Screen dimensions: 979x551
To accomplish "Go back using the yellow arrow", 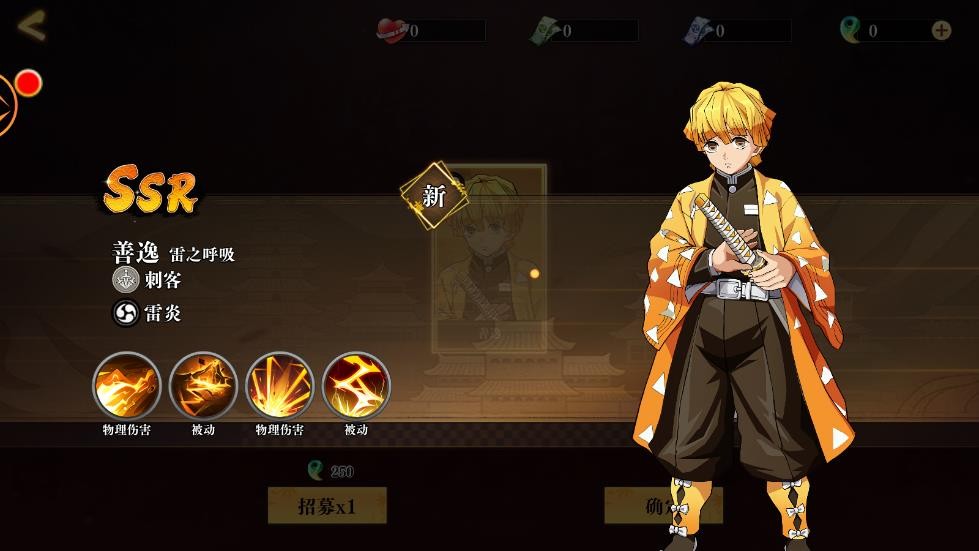I will (32, 27).
